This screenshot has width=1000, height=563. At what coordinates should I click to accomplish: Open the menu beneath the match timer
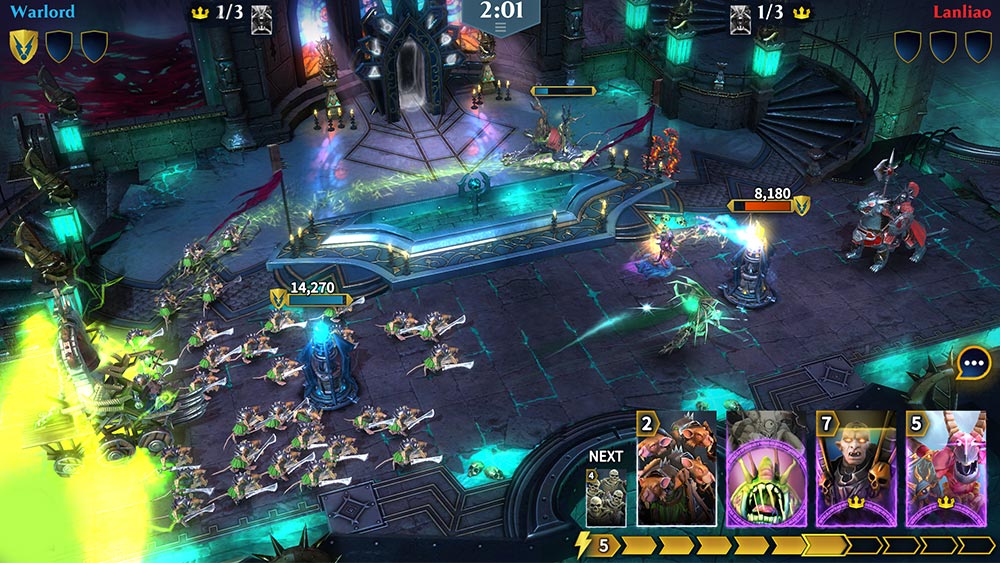point(500,30)
